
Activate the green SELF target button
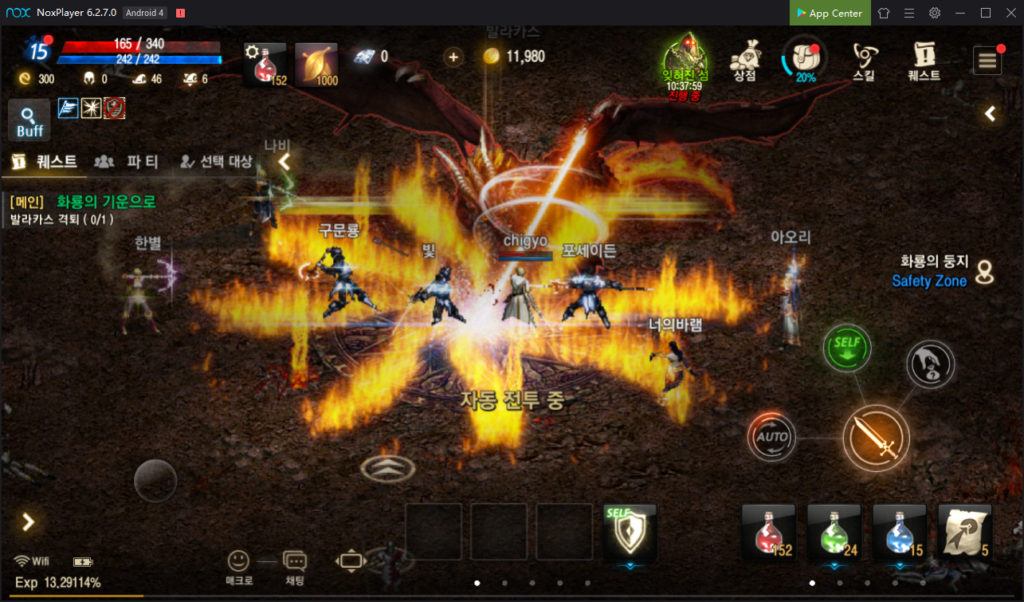(847, 349)
